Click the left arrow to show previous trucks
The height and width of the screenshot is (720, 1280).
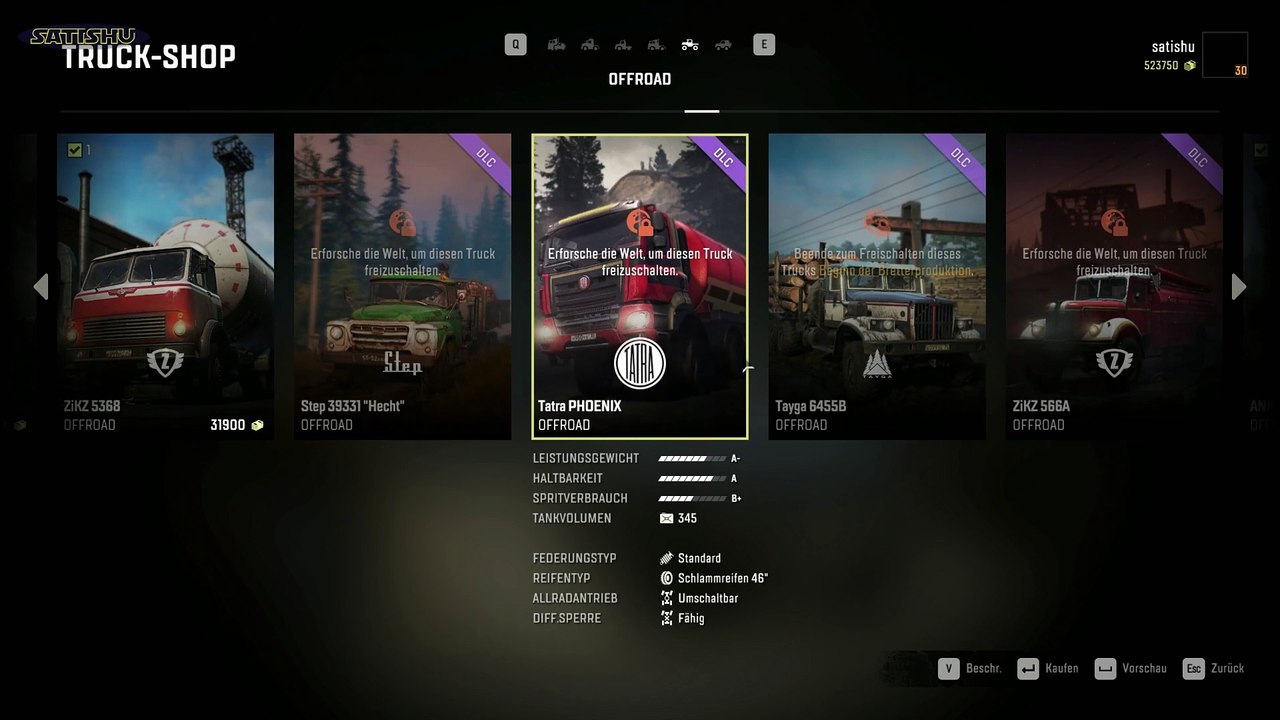click(x=41, y=287)
